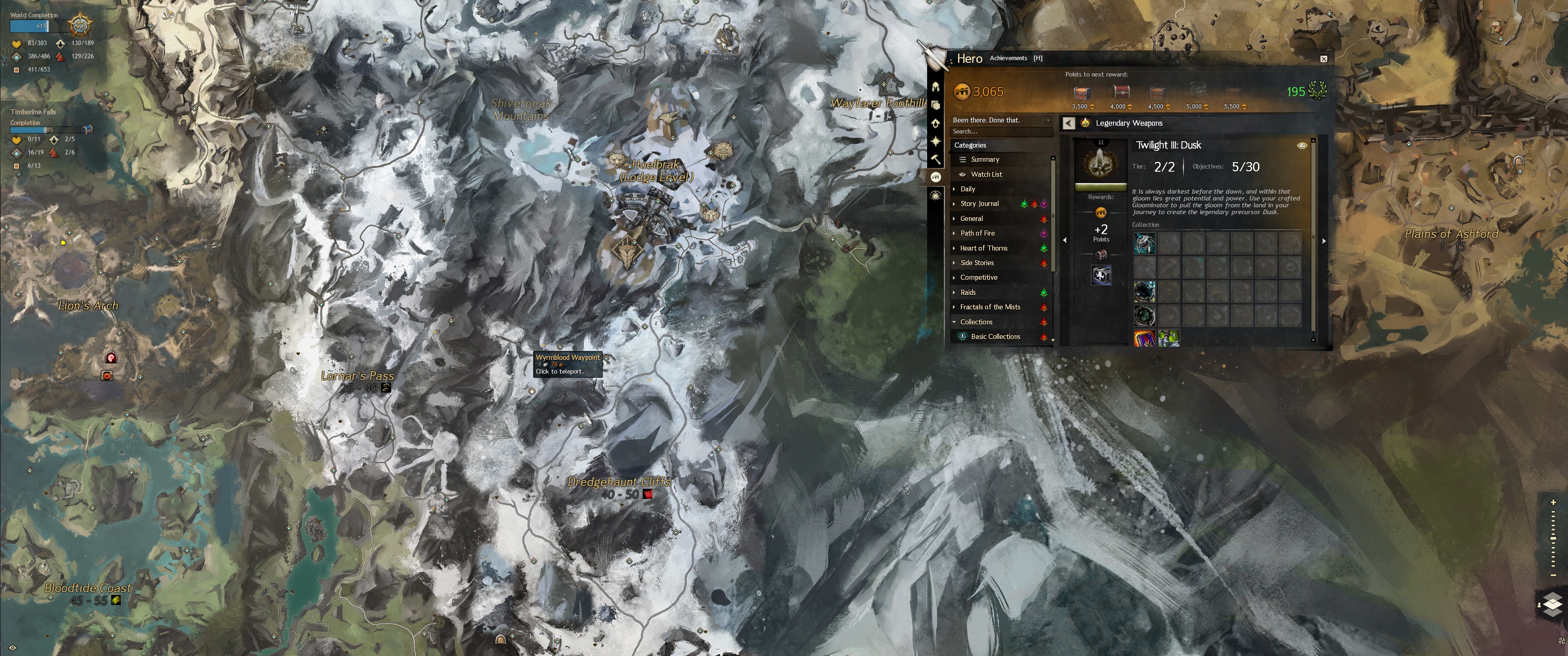
Task: Click the map floor layers selector
Action: (x=1552, y=604)
